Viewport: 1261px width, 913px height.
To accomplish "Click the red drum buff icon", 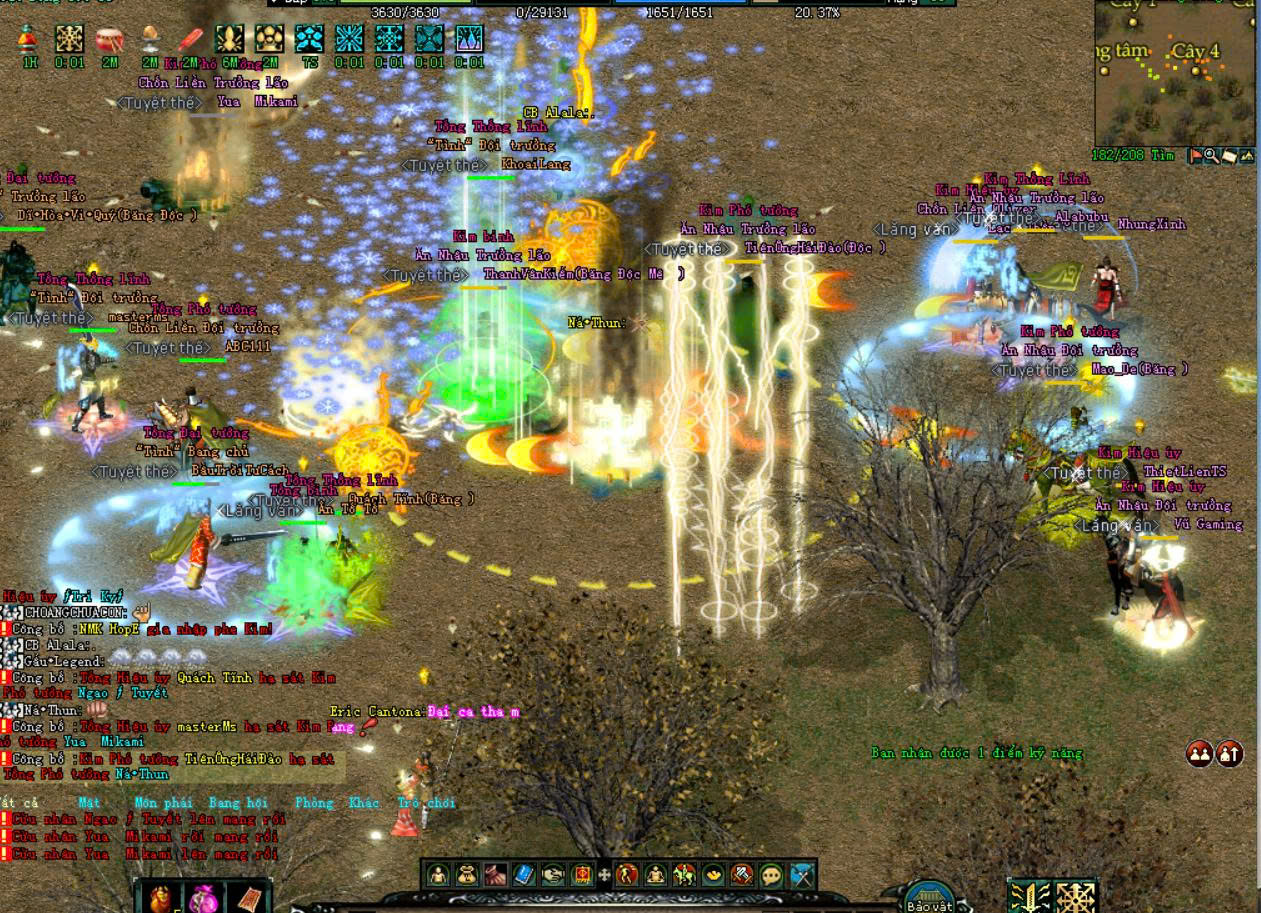I will click(109, 40).
